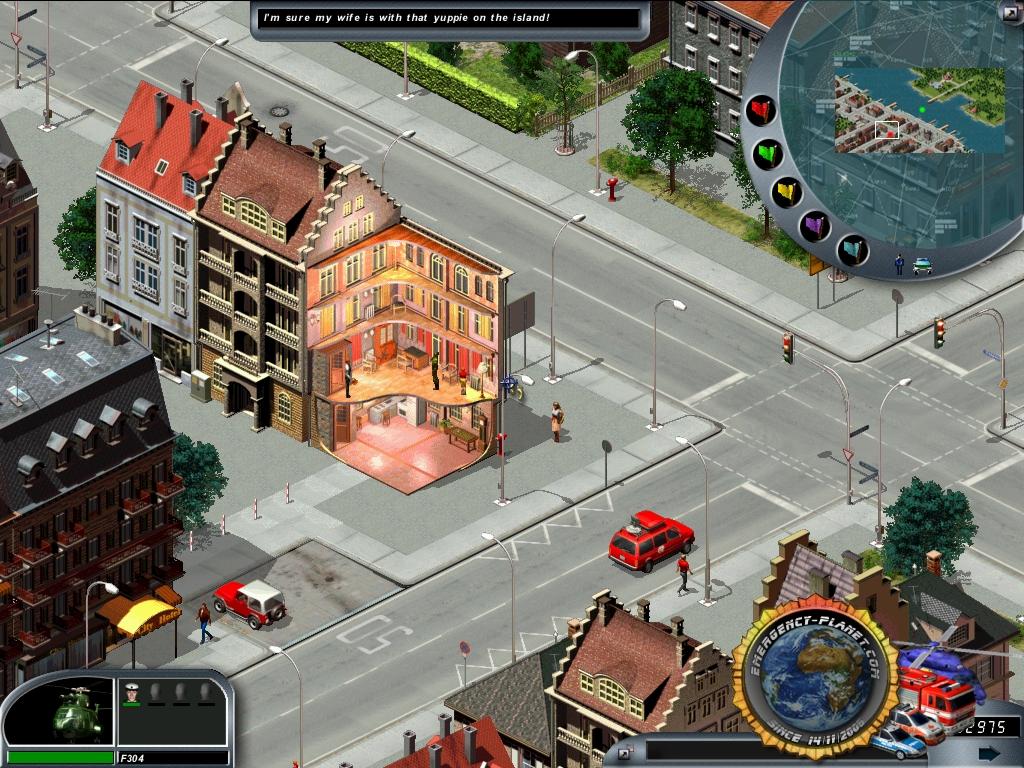Click the right arrow in the bottom panel
Screen dimensions: 1024x768
(989, 752)
